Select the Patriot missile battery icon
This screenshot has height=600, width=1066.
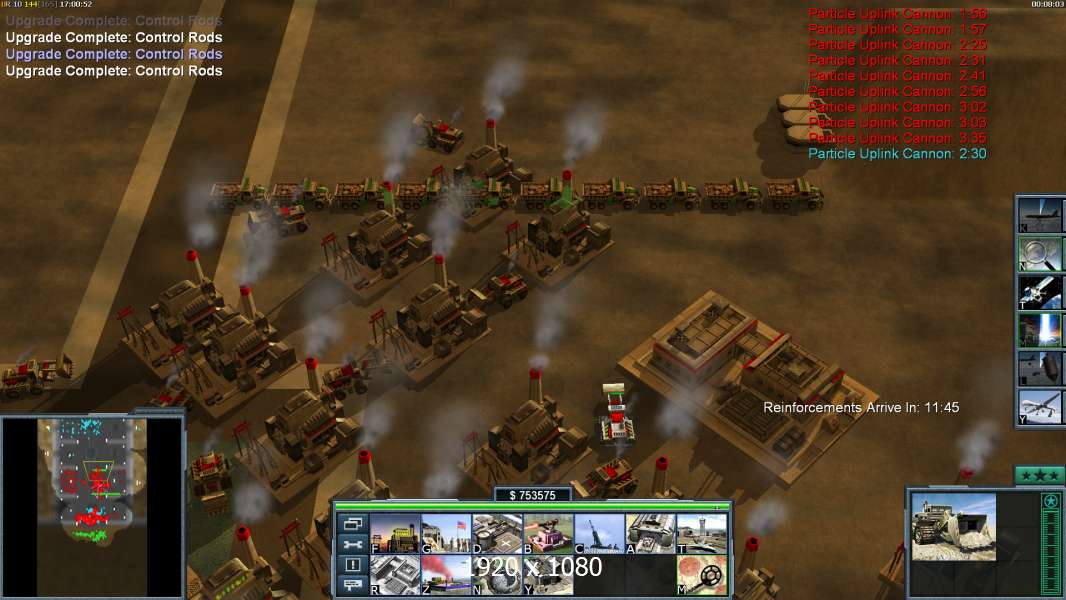tap(599, 534)
